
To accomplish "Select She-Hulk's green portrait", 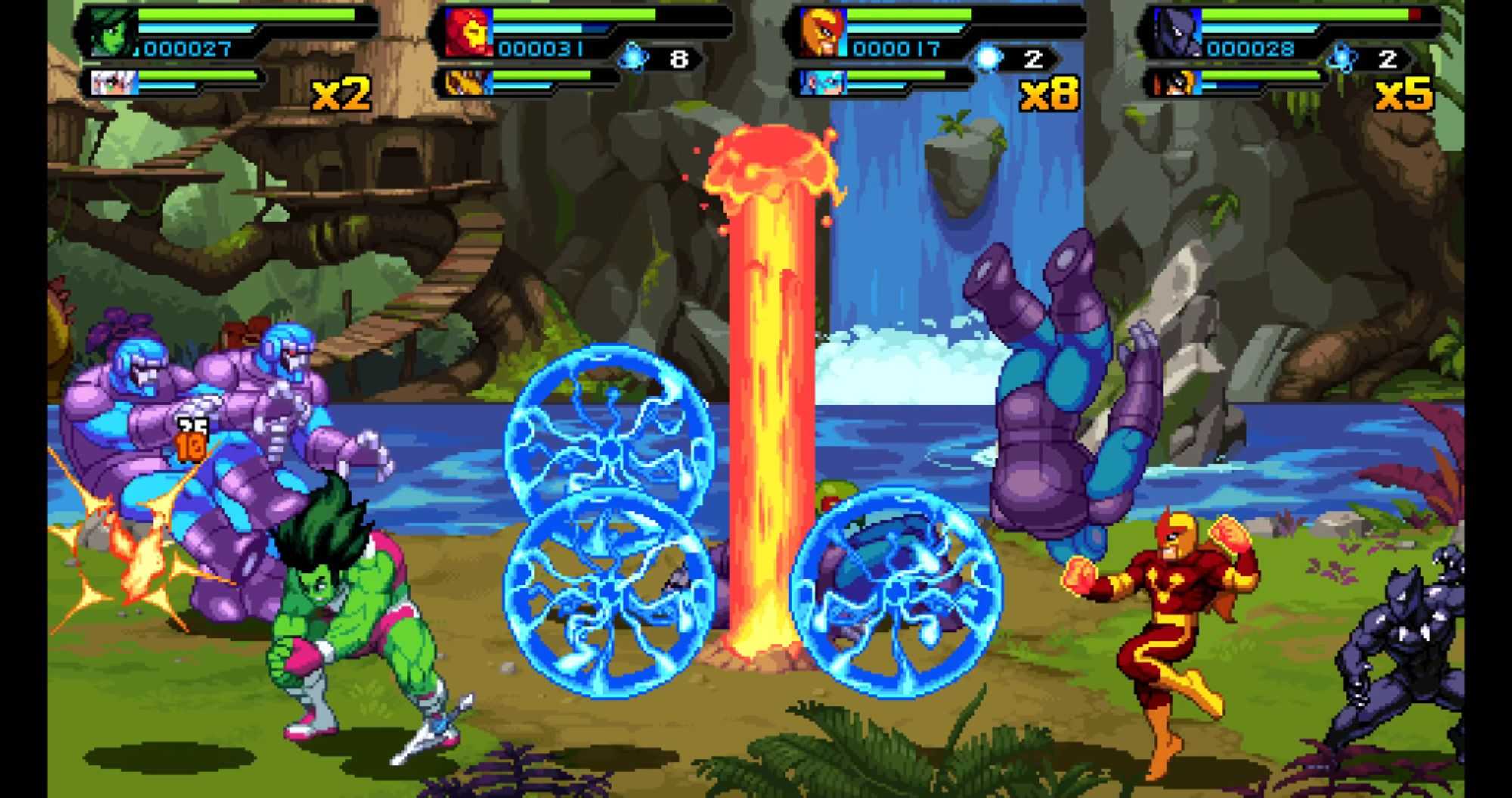I will (110, 33).
